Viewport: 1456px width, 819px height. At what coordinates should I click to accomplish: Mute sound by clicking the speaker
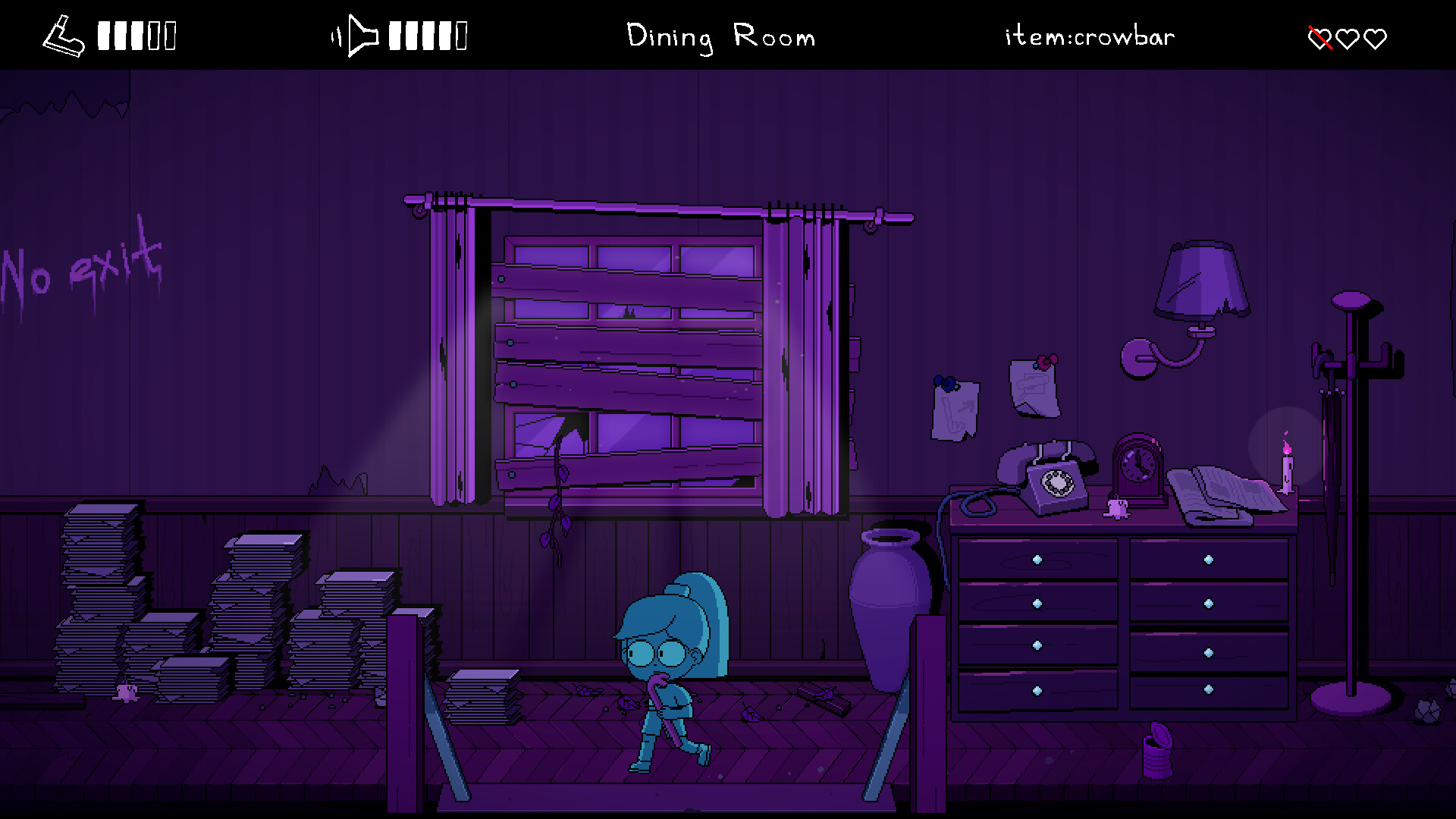(362, 34)
